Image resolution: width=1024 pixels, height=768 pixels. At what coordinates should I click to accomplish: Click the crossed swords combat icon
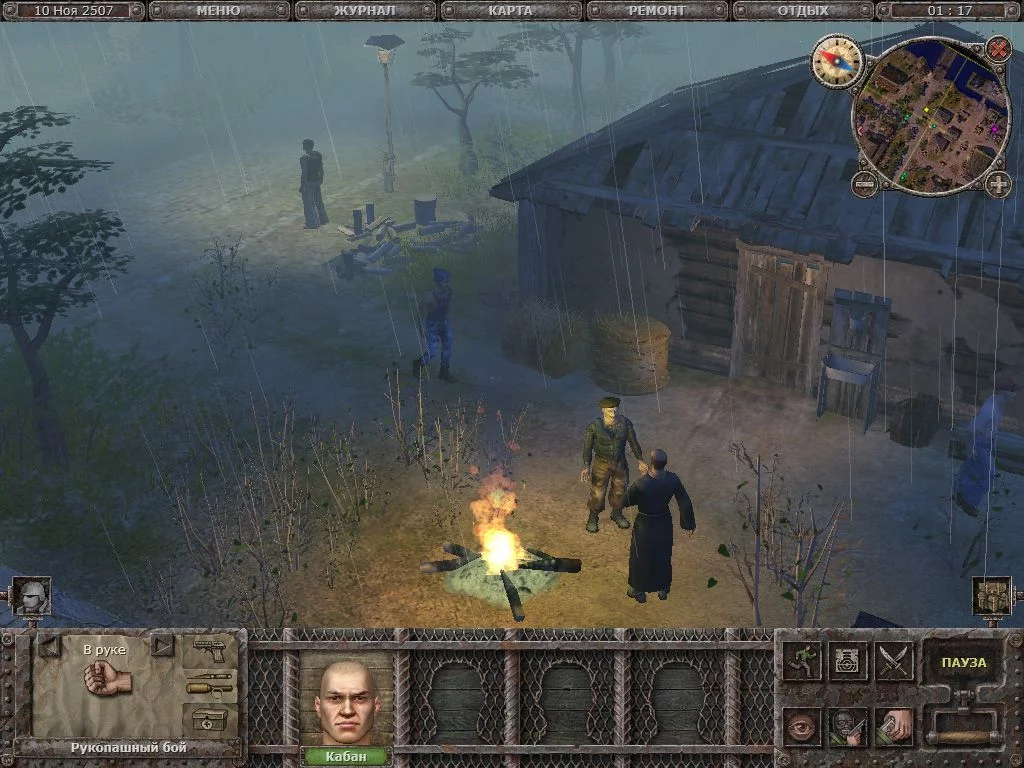coord(894,661)
